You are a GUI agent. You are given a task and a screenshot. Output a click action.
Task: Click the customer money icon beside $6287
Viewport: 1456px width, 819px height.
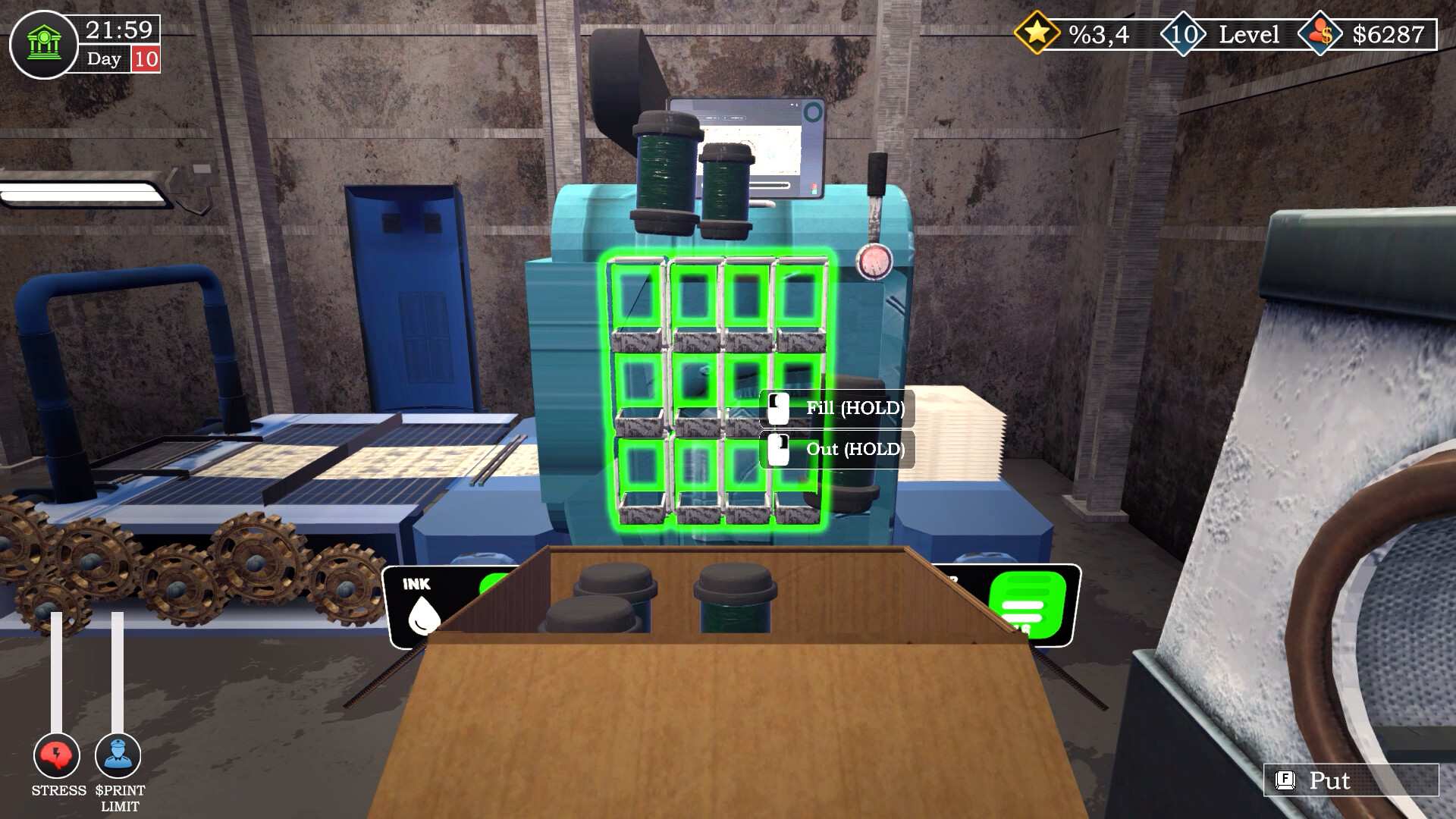[x=1321, y=33]
